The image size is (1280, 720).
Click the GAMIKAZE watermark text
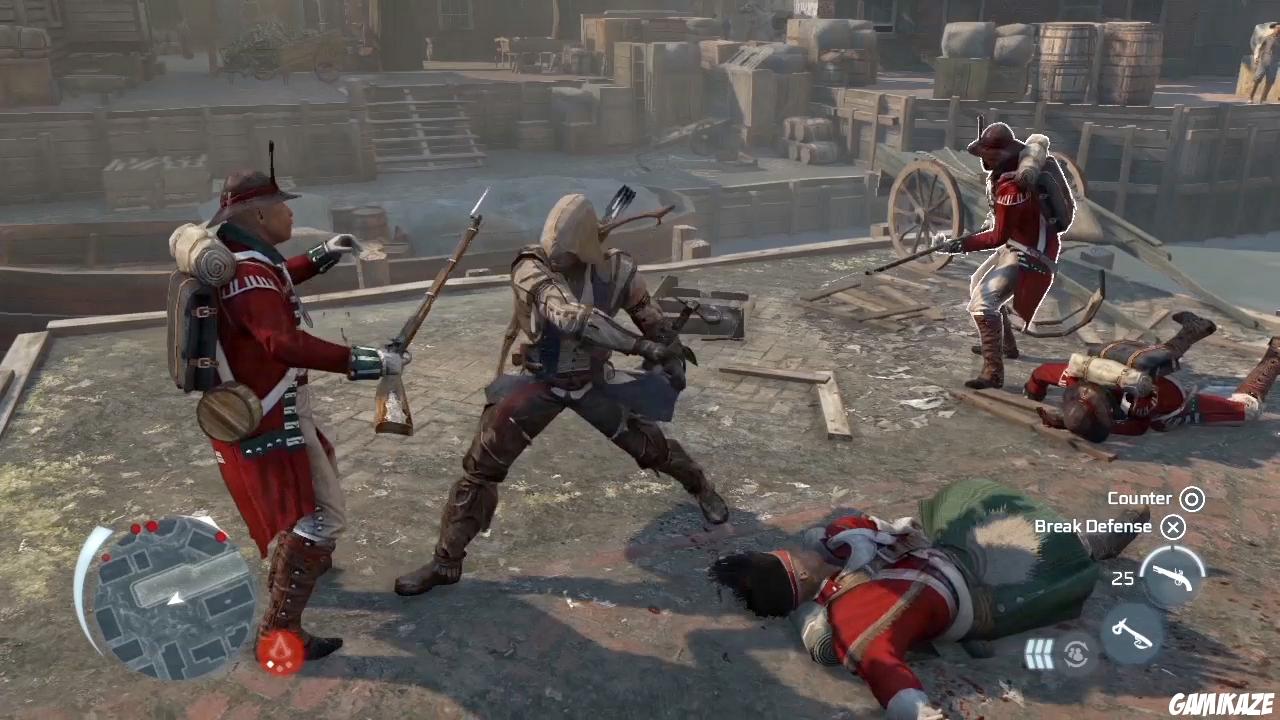[1223, 704]
